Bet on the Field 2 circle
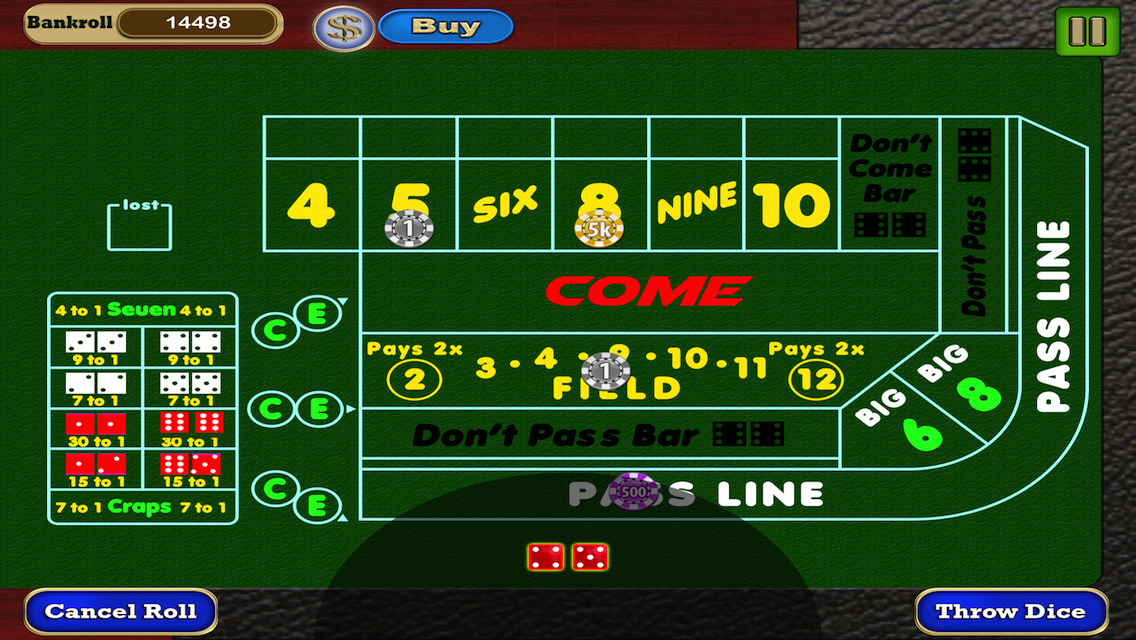The height and width of the screenshot is (640, 1136). coord(414,379)
